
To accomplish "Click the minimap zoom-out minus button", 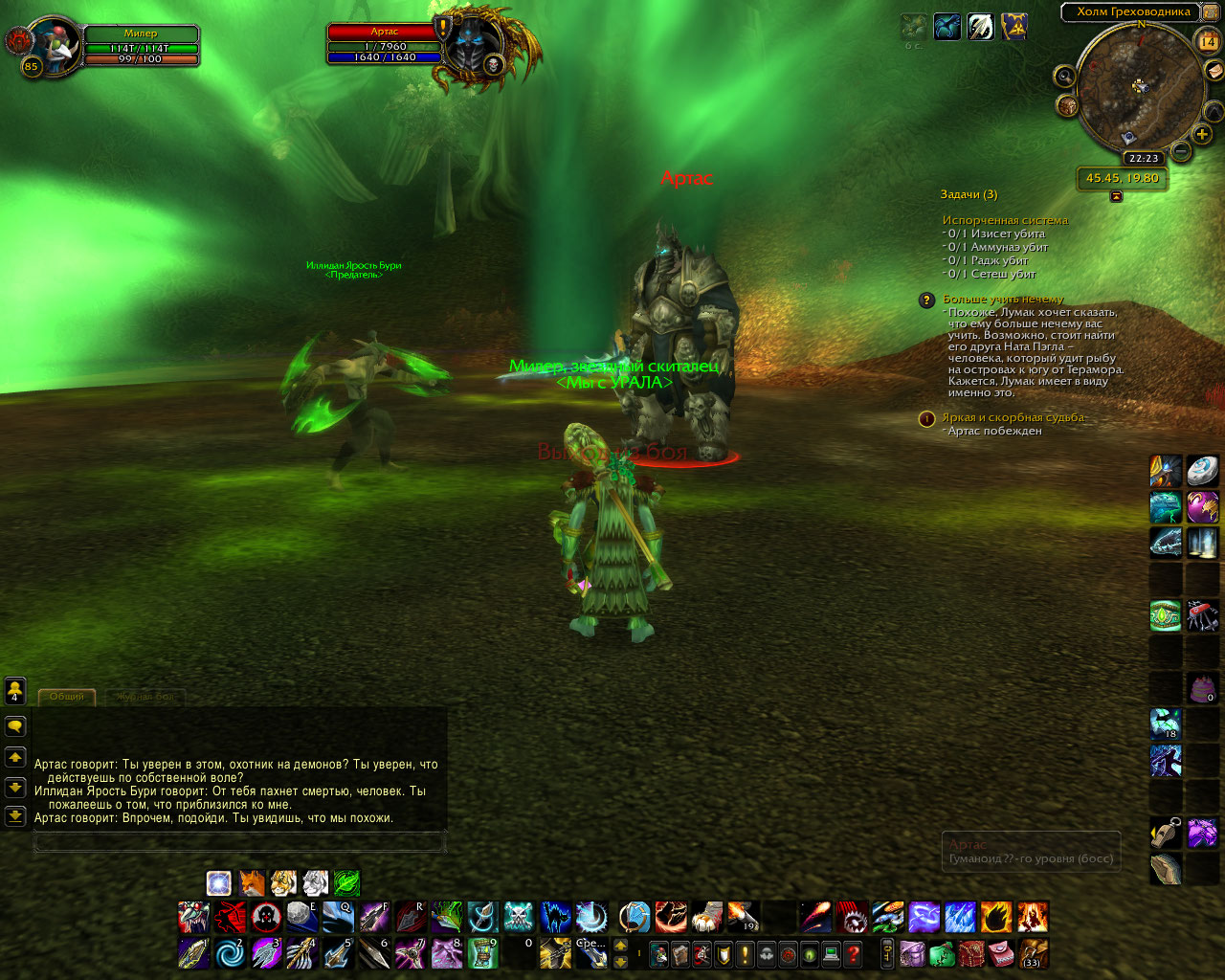I will coord(1181,151).
